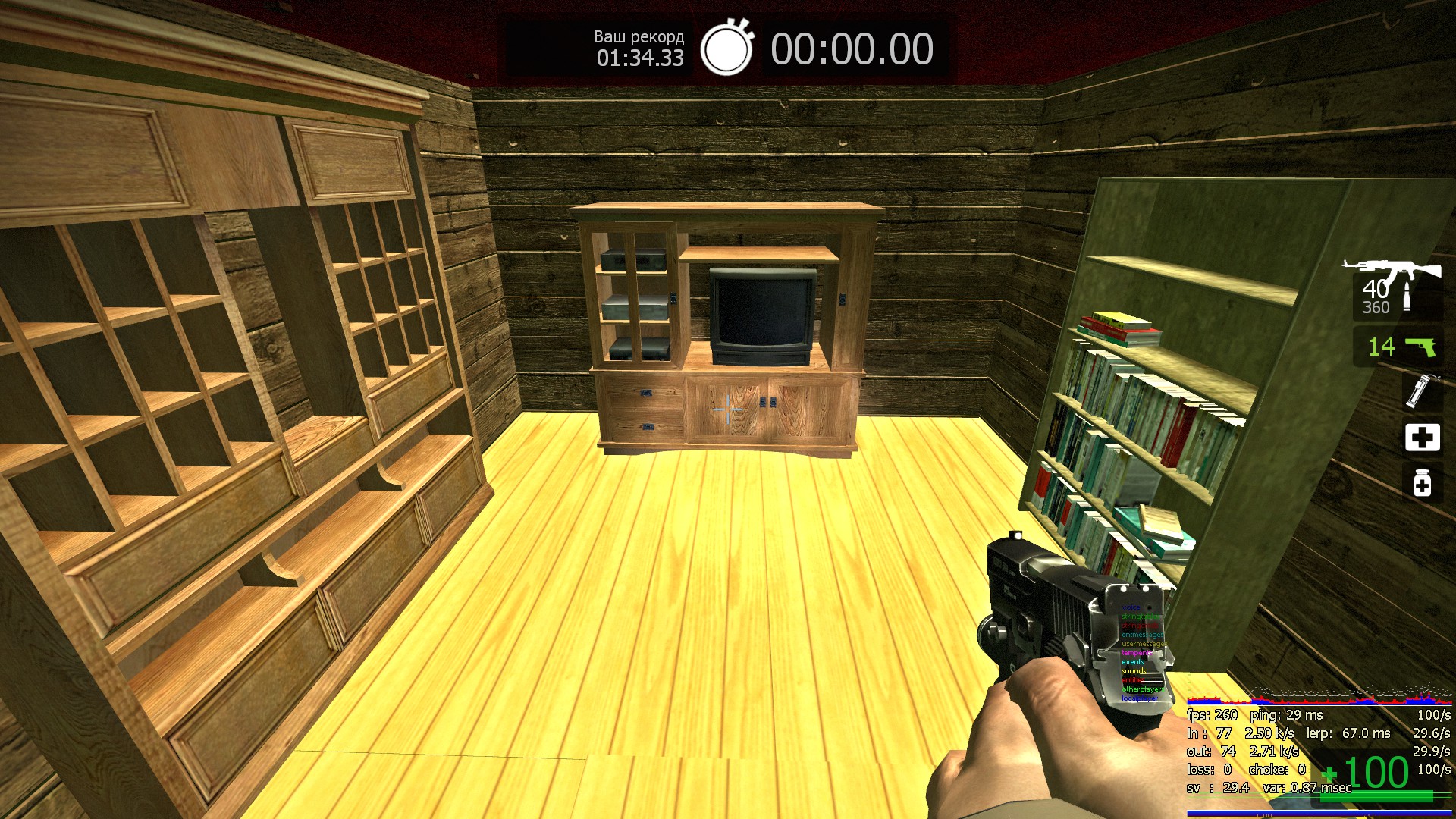This screenshot has width=1456, height=819.
Task: Select the first aid kit slot
Action: click(1422, 438)
